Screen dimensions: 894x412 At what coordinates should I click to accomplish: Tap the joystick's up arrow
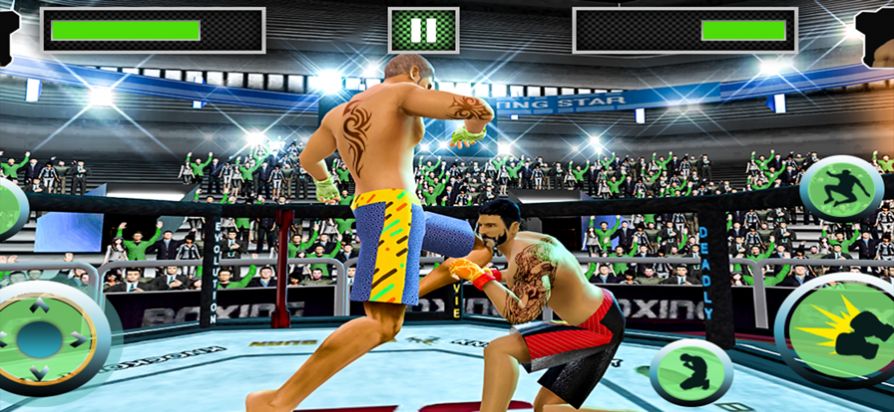[40, 305]
